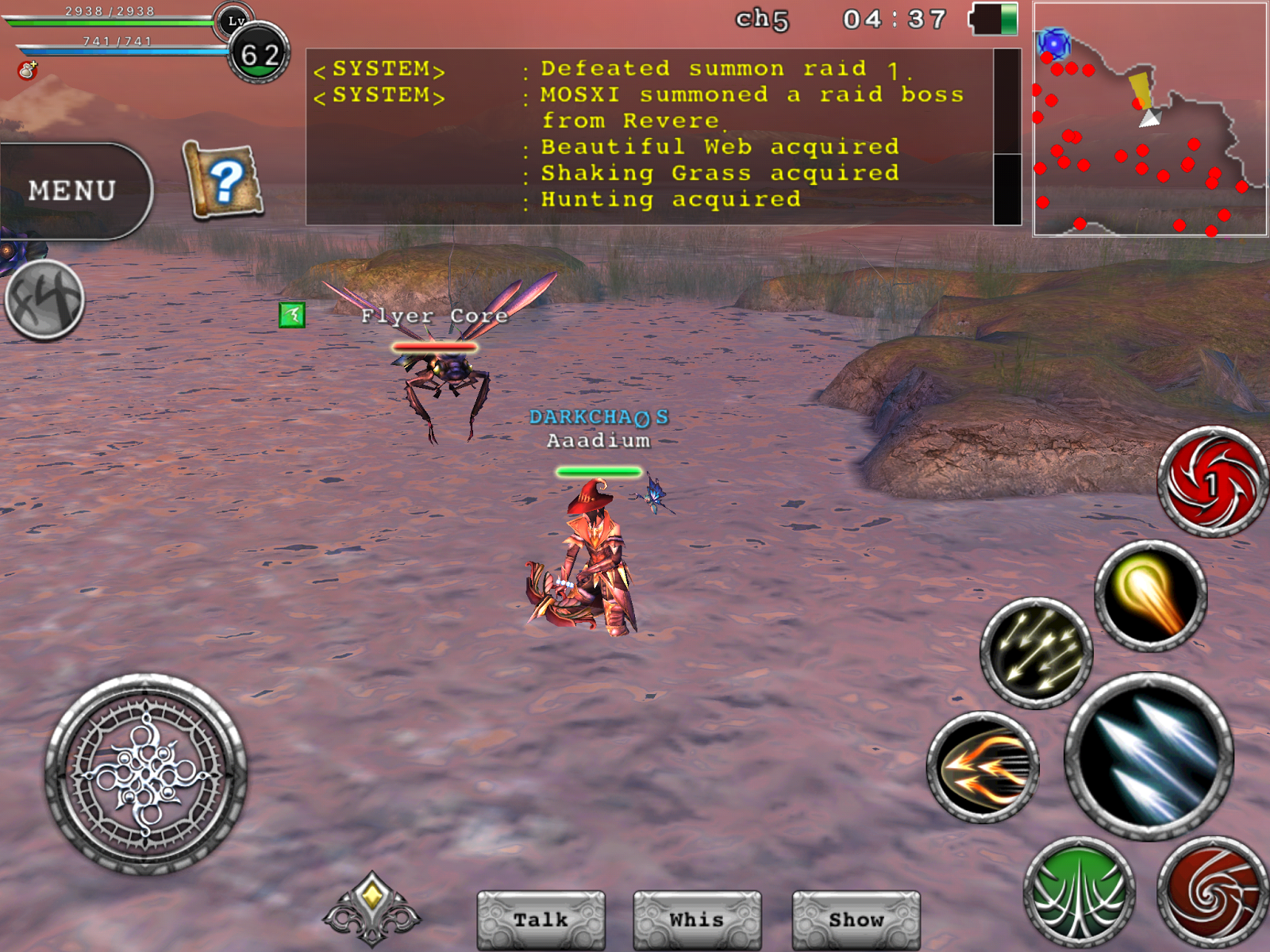Screen dimensions: 1270x952
Task: Switch to the Whis chat mode
Action: [697, 919]
